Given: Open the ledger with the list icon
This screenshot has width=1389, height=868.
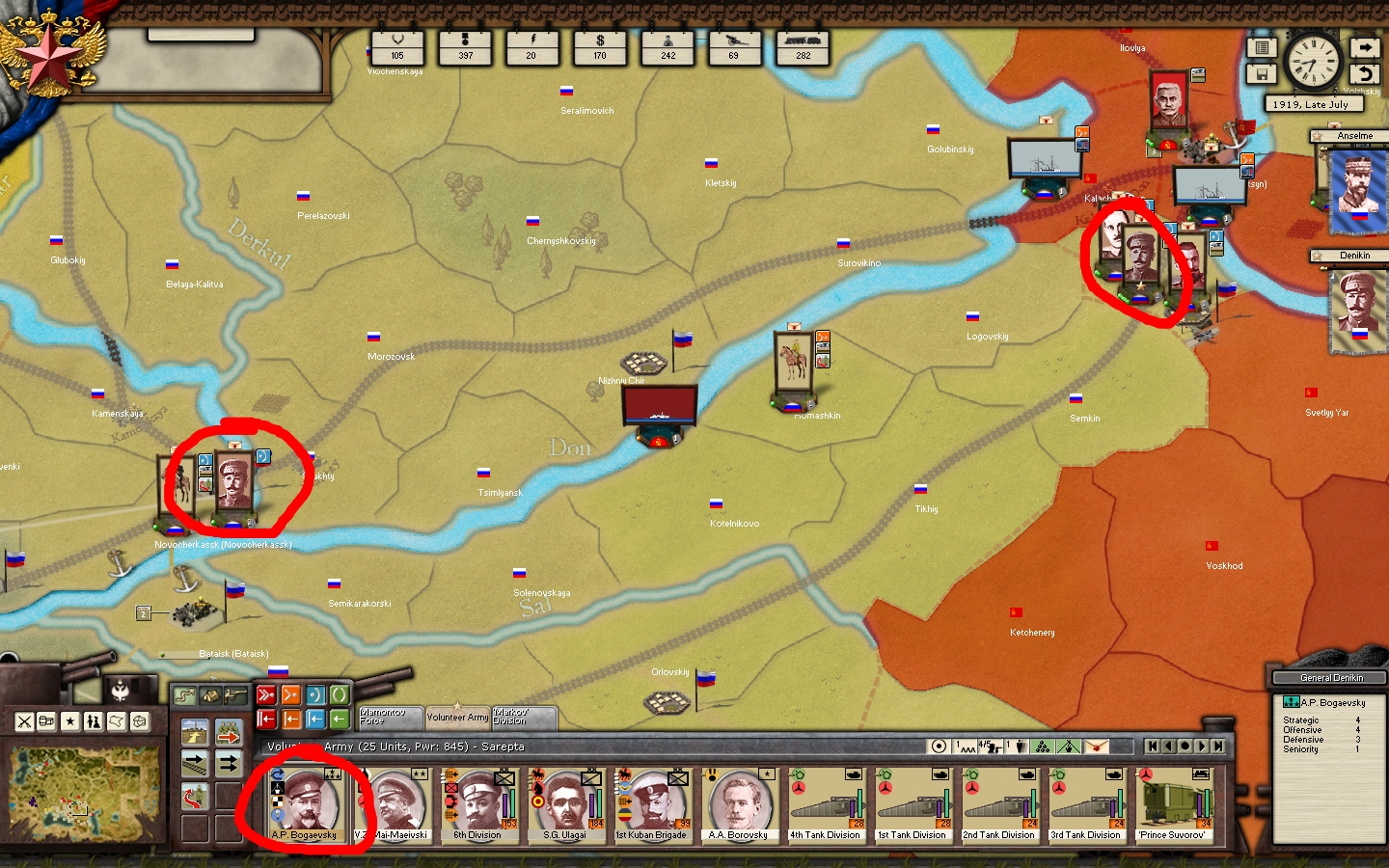Looking at the screenshot, I should pyautogui.click(x=1262, y=47).
